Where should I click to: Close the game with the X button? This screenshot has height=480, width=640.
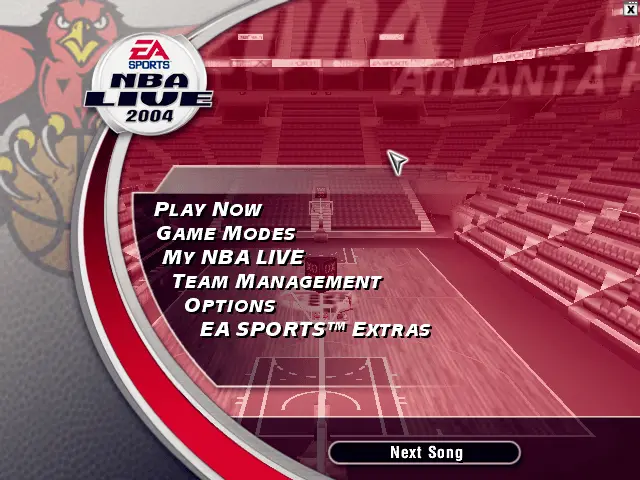[x=630, y=9]
